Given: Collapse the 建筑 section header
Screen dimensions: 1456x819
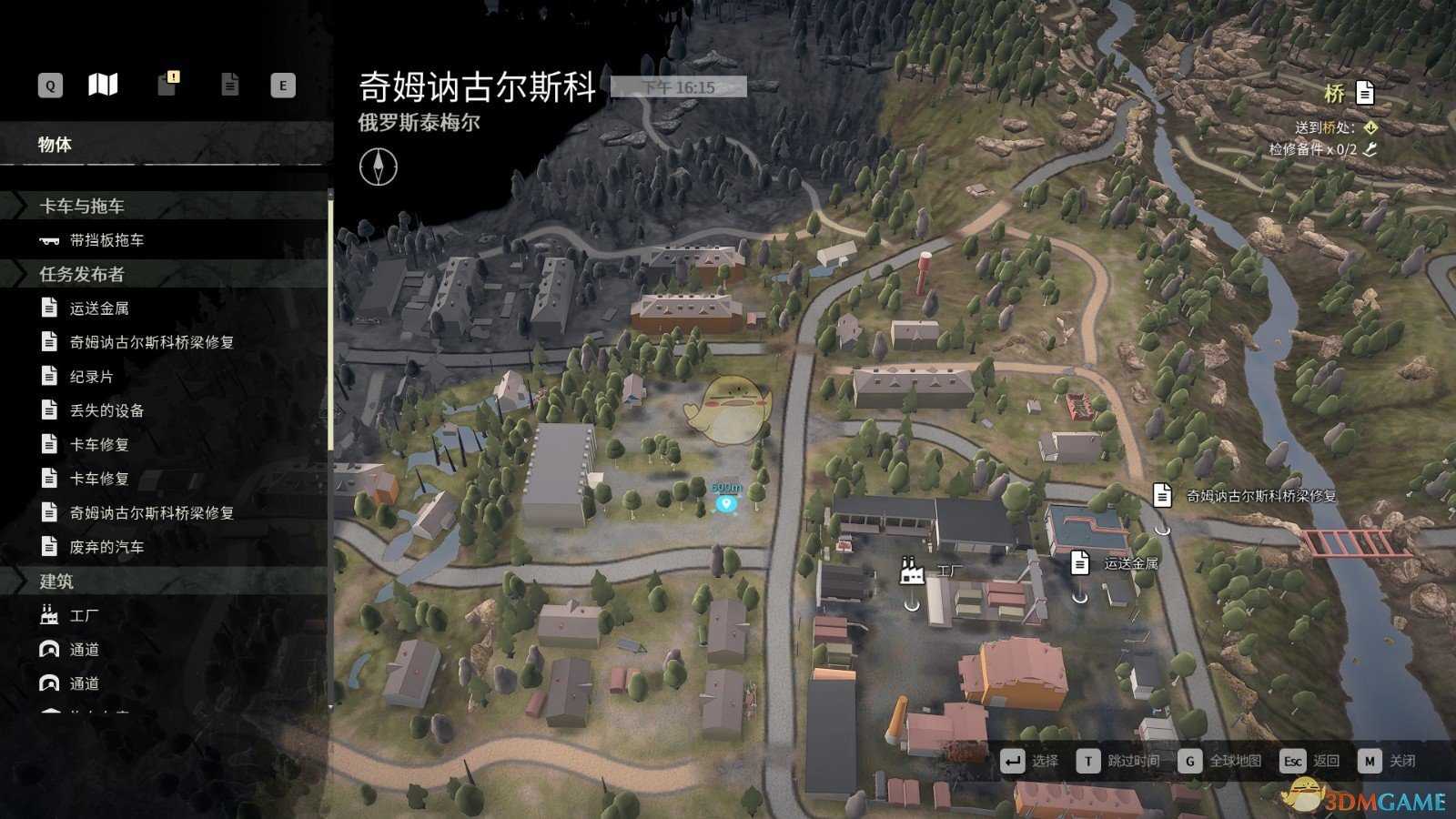Looking at the screenshot, I should [x=56, y=581].
